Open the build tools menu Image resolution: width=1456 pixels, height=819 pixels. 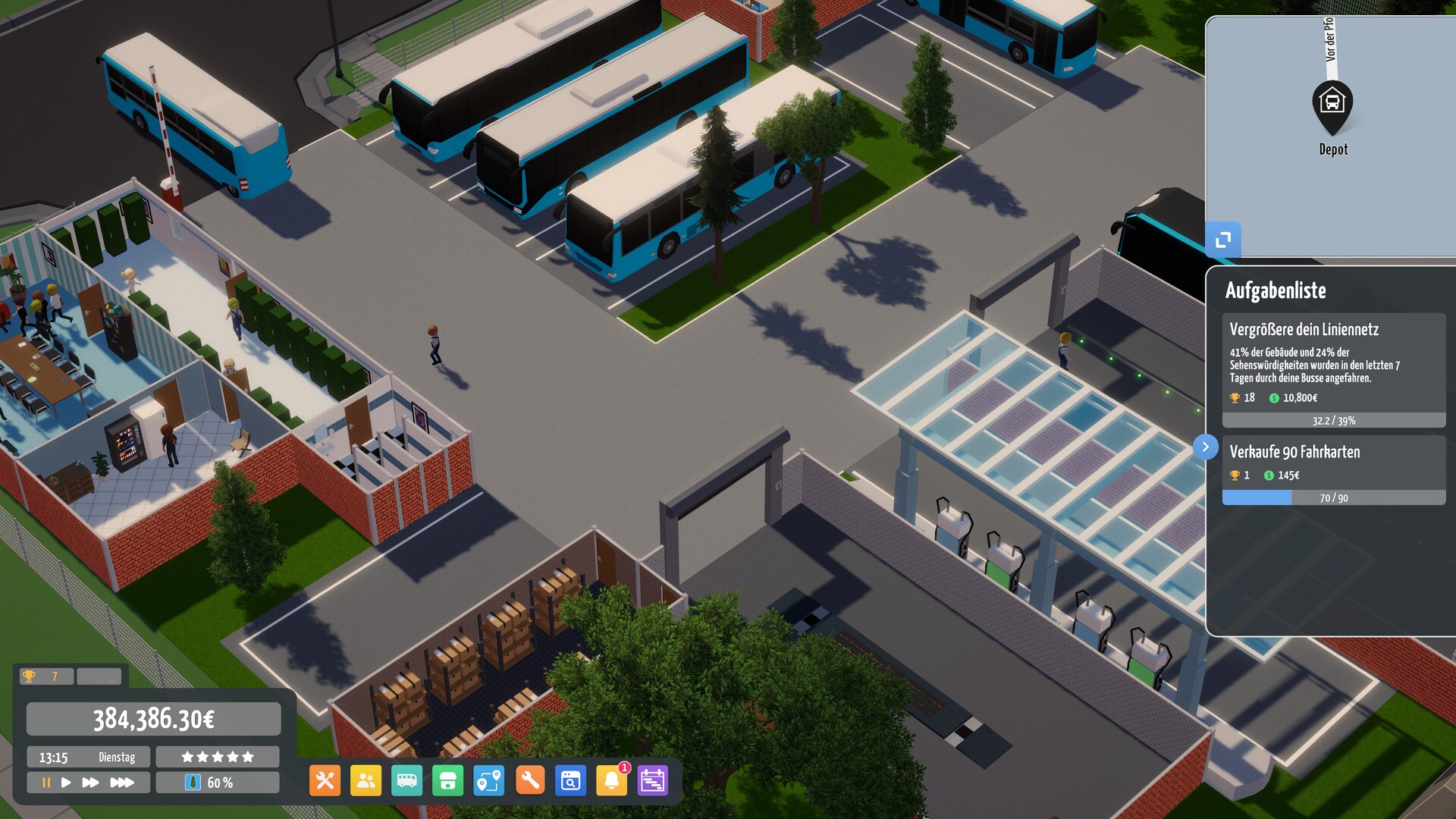pos(324,780)
